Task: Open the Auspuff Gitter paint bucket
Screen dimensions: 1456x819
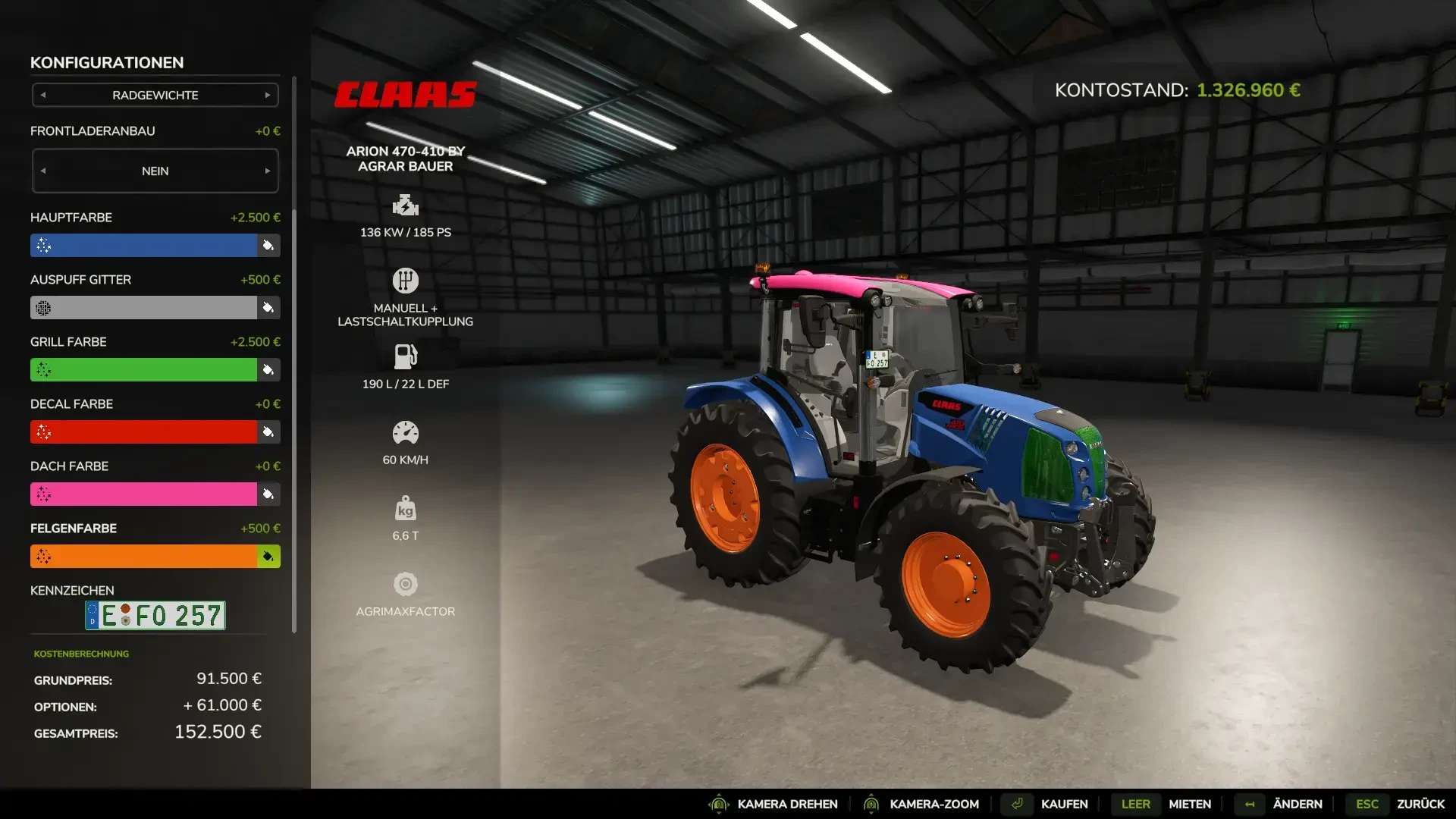Action: coord(268,308)
